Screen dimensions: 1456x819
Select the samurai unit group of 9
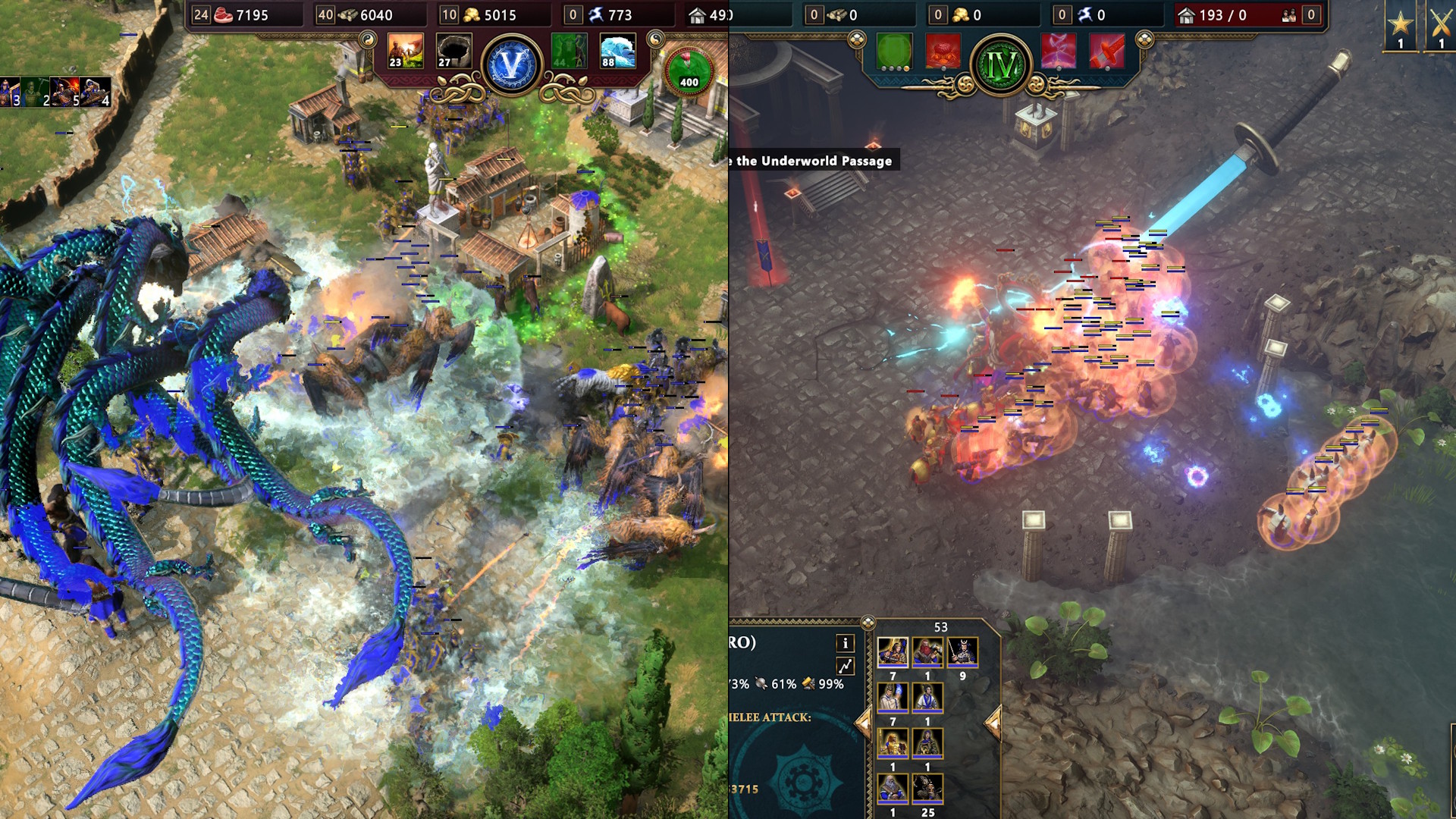[962, 652]
